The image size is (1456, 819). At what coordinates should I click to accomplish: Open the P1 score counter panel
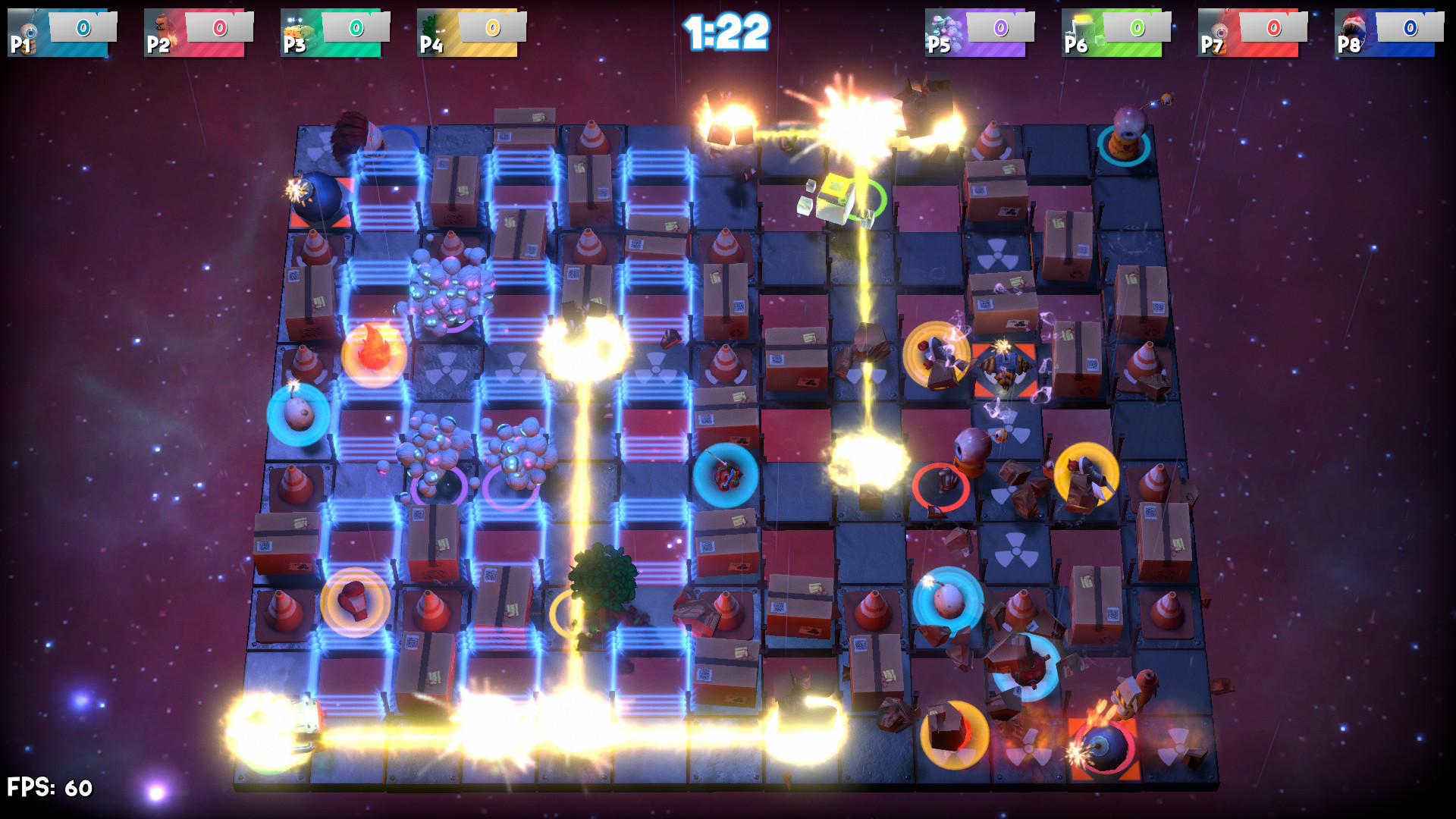83,28
